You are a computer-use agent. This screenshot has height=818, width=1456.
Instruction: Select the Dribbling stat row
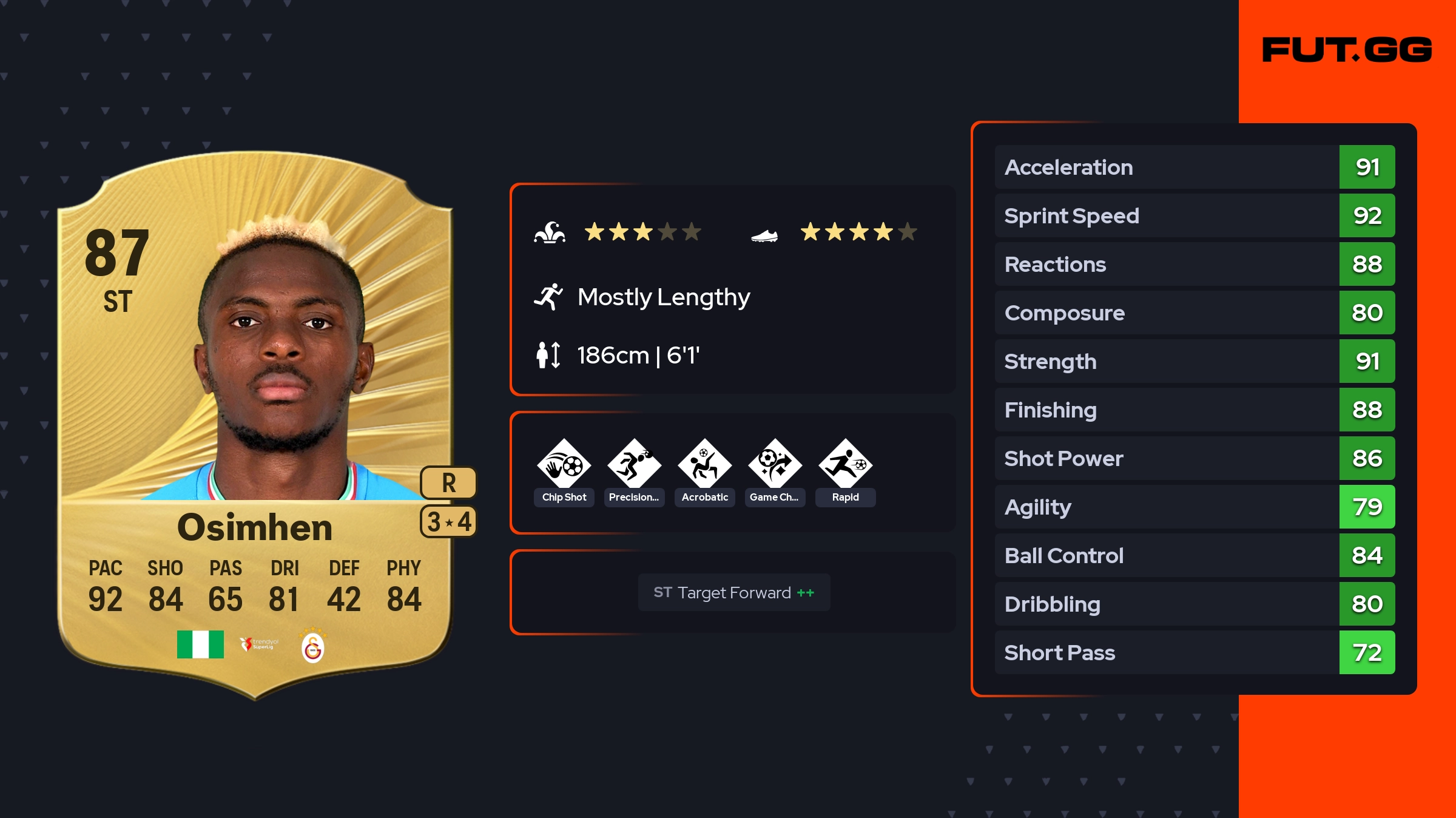1194,604
